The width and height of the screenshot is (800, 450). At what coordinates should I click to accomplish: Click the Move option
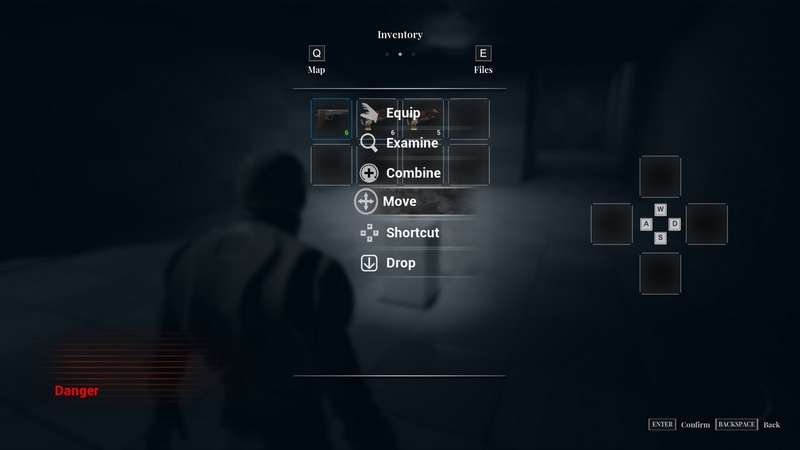[x=399, y=202]
